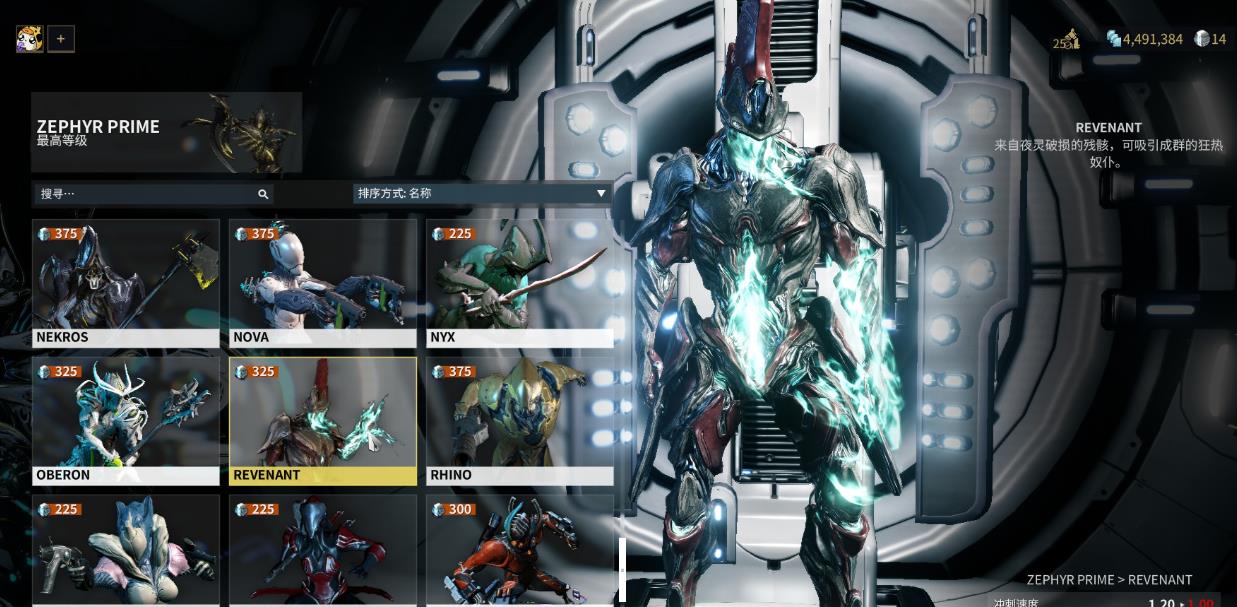Click the search box
The width and height of the screenshot is (1237, 607).
tap(150, 194)
